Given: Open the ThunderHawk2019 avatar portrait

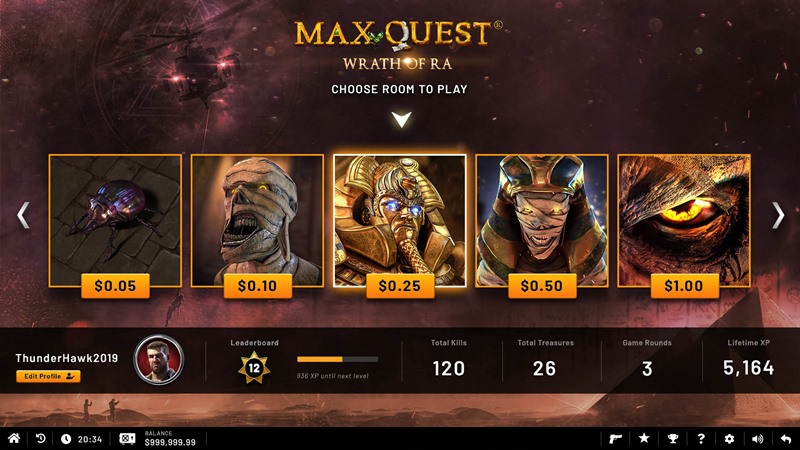Looking at the screenshot, I should [159, 361].
